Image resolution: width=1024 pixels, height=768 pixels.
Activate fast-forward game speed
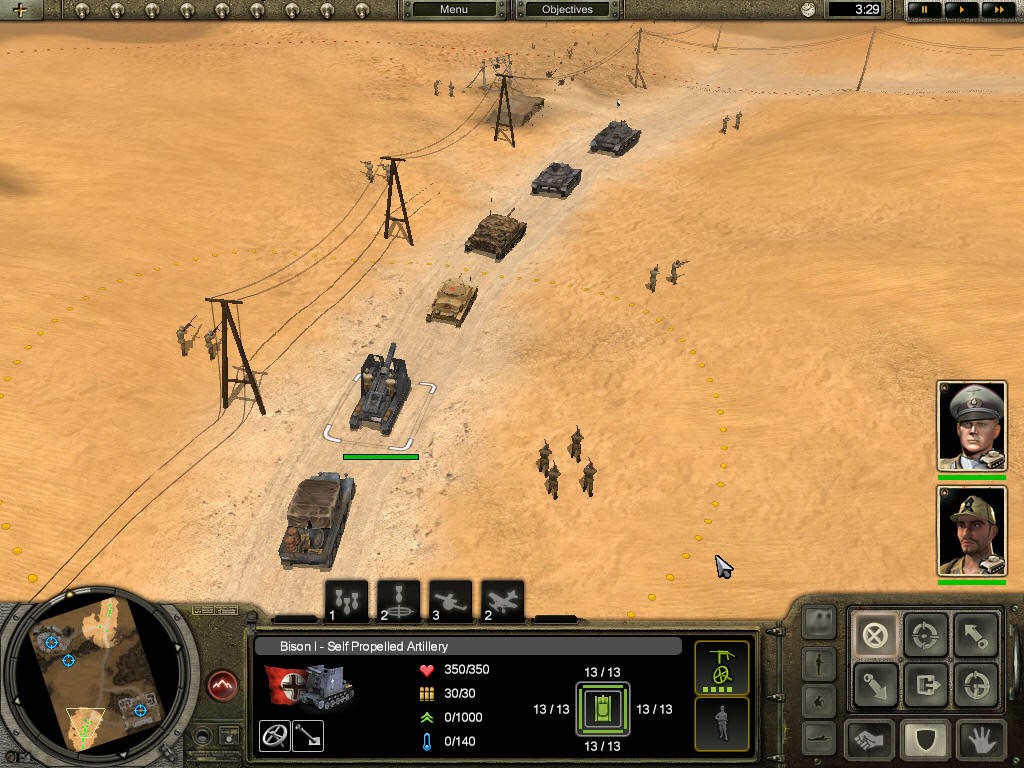point(997,10)
